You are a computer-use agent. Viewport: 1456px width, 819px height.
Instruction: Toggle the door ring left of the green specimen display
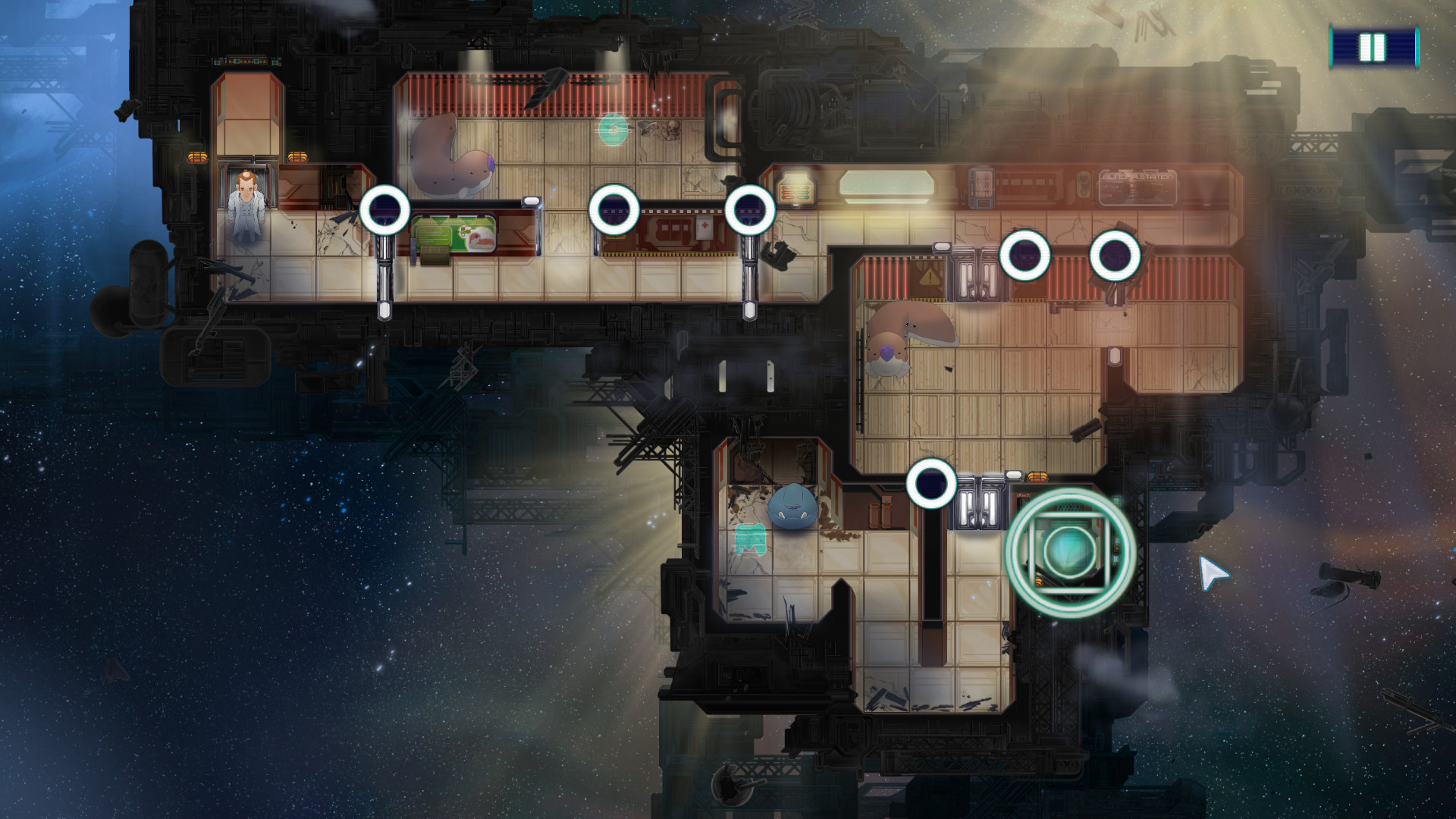tap(384, 210)
